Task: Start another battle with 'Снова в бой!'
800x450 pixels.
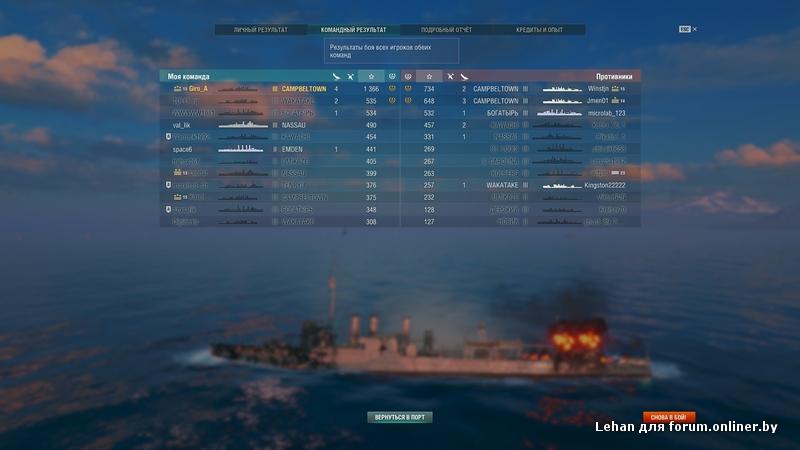Action: 669,416
